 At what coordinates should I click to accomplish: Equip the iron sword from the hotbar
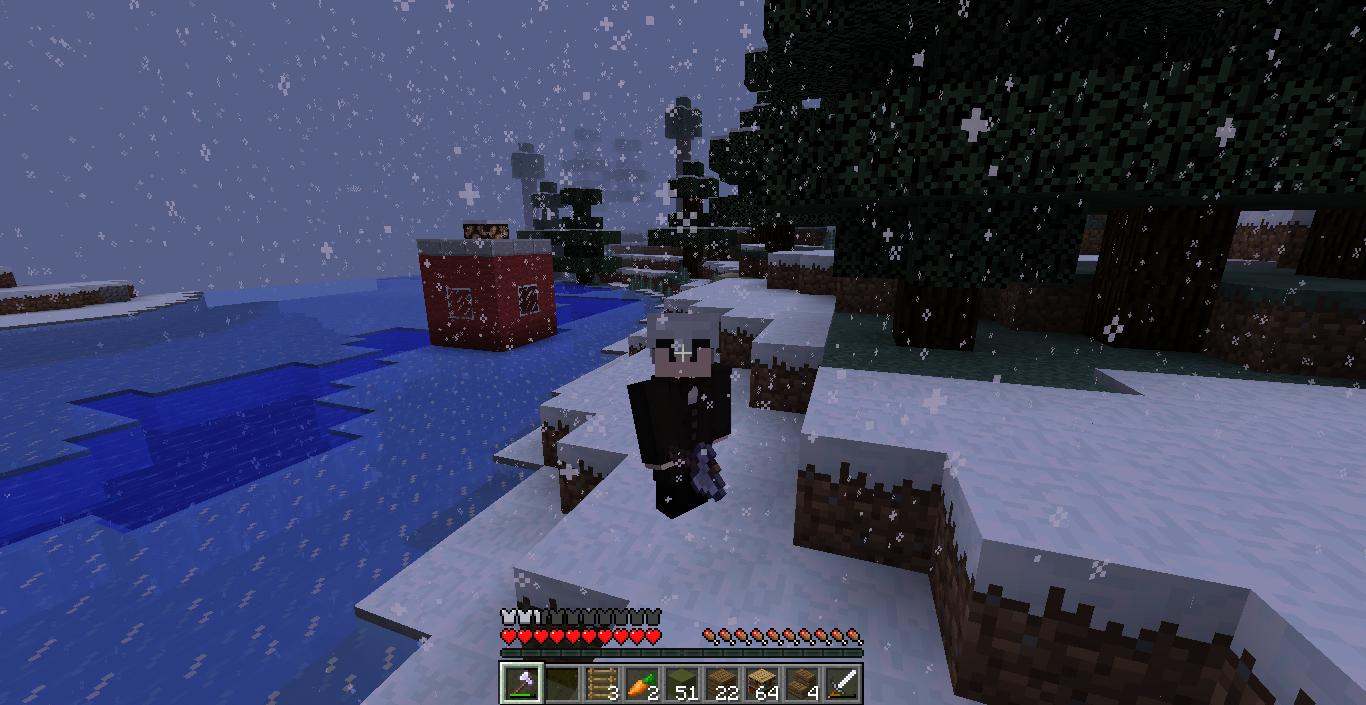(841, 683)
